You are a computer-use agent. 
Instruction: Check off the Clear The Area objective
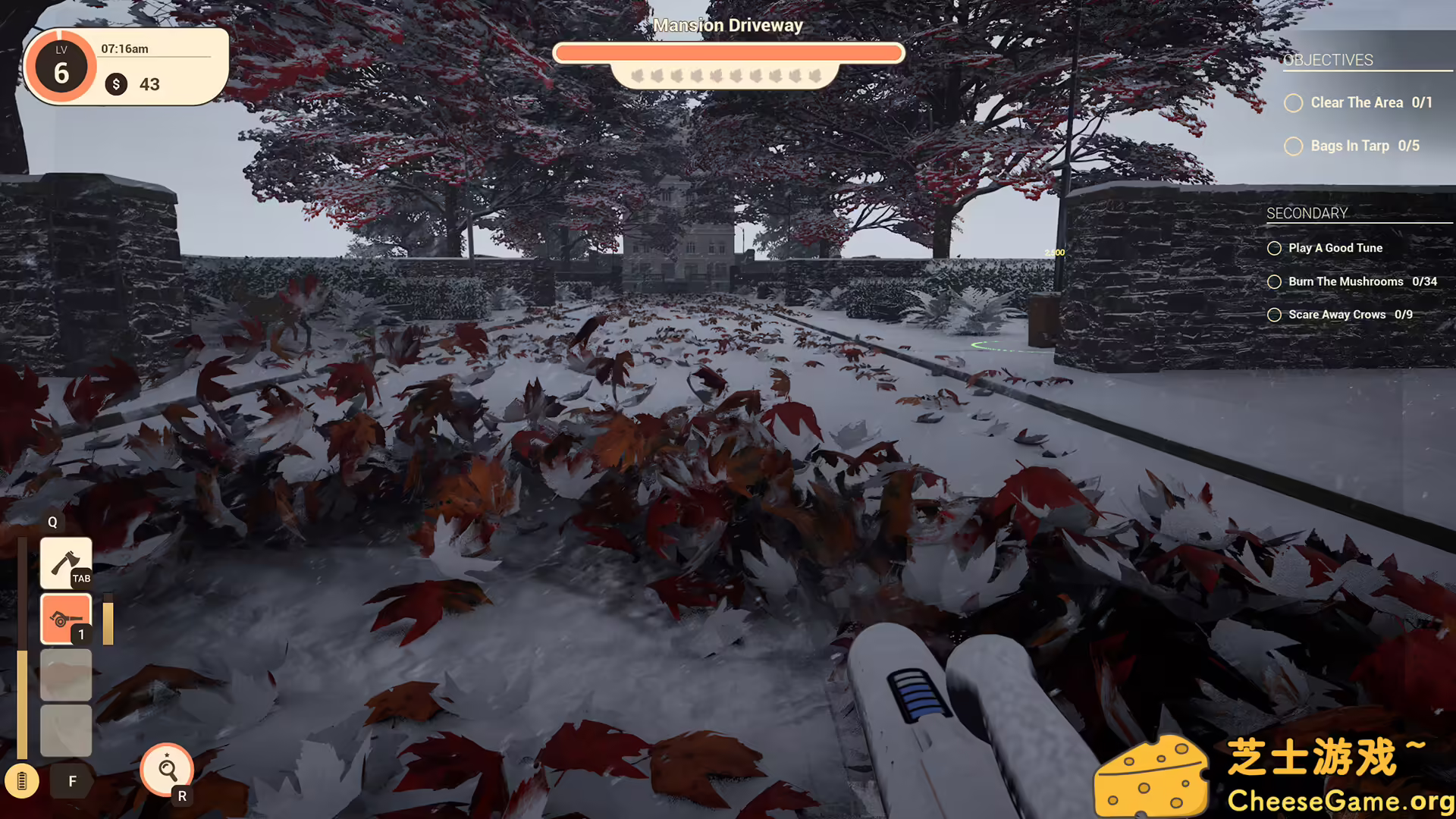1294,103
